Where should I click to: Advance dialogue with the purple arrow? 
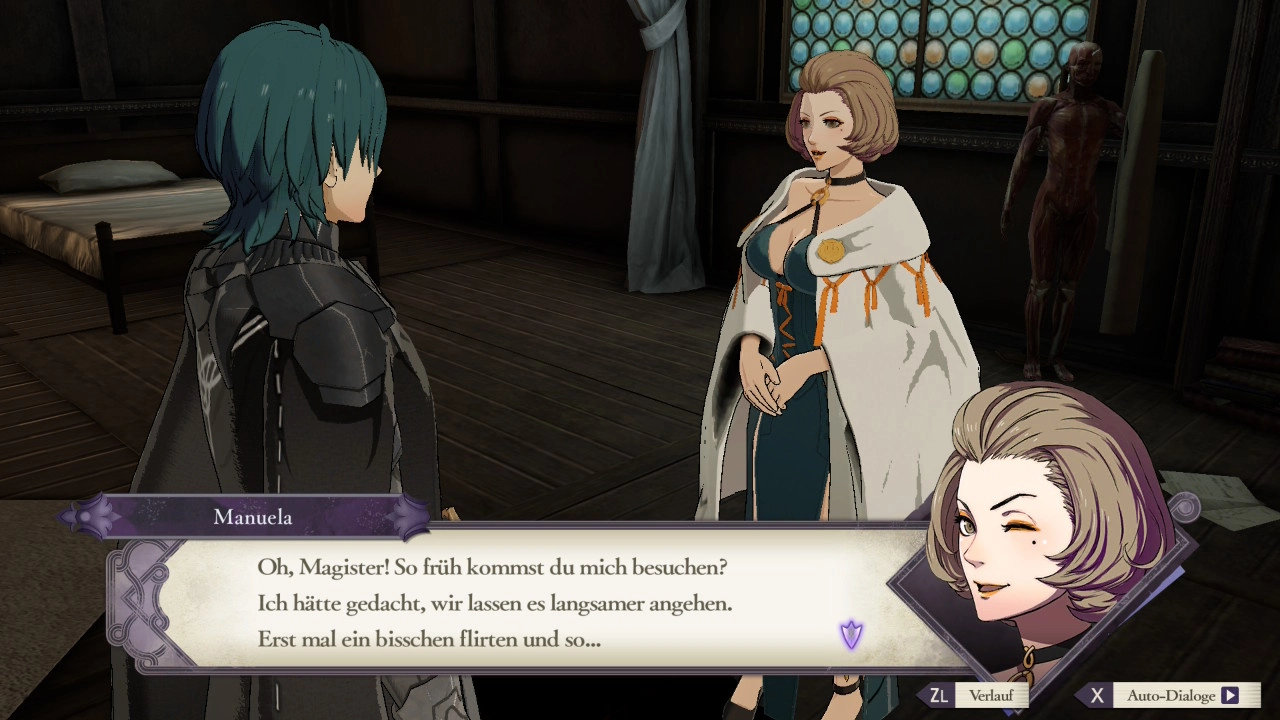click(x=851, y=634)
